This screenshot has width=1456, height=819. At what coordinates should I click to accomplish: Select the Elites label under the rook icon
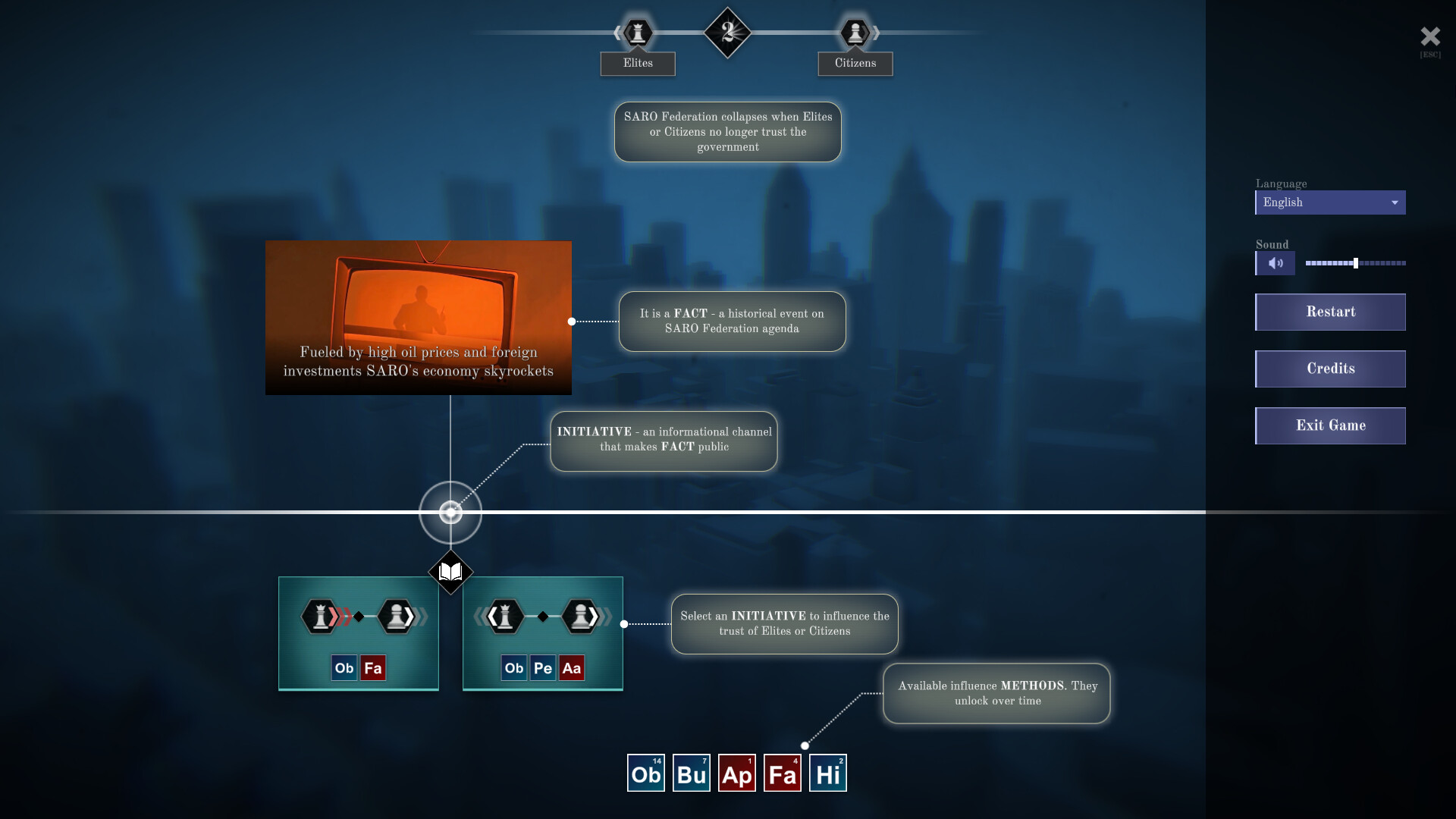pos(637,64)
